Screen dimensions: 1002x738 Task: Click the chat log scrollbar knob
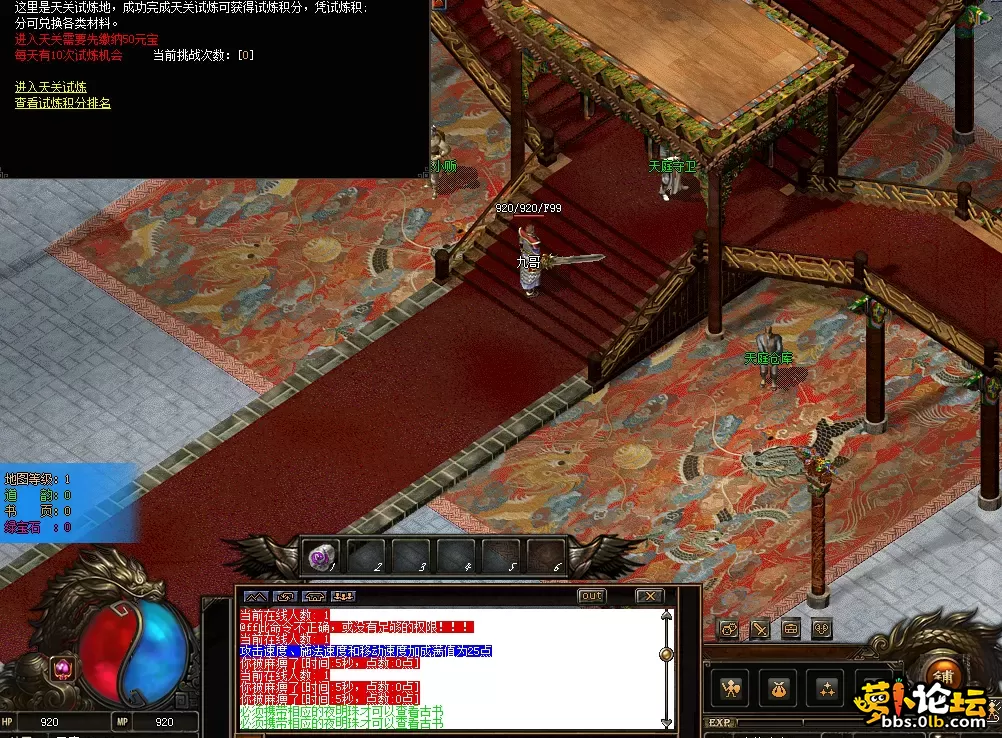click(665, 654)
